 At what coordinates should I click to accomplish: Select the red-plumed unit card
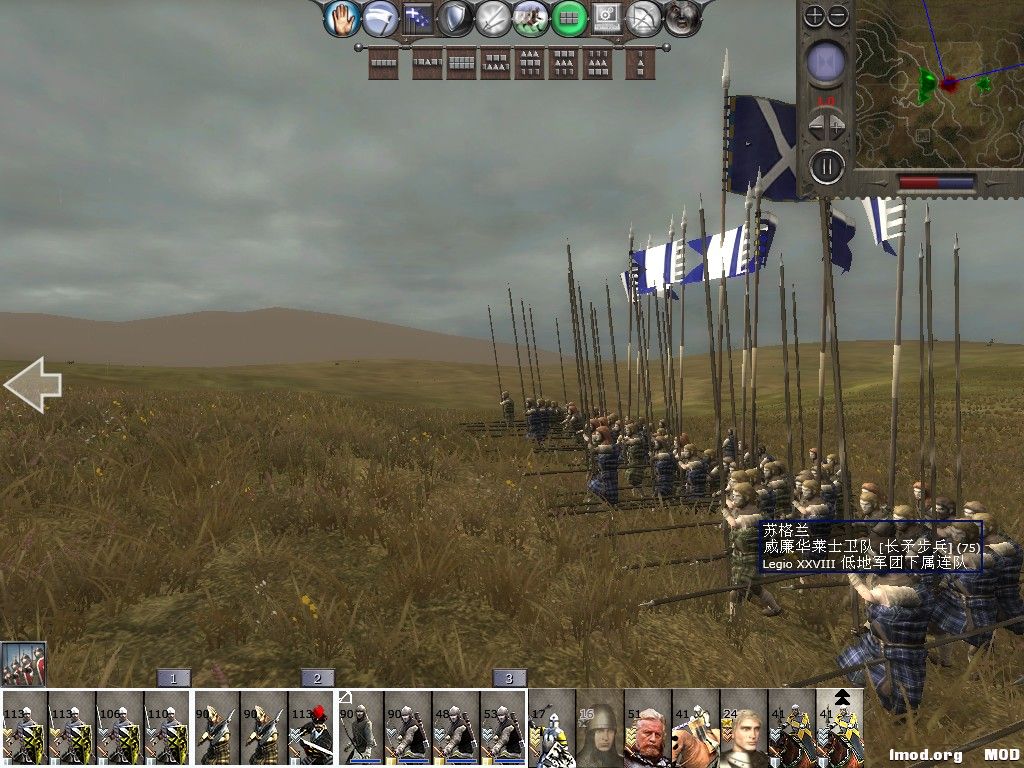(x=312, y=728)
